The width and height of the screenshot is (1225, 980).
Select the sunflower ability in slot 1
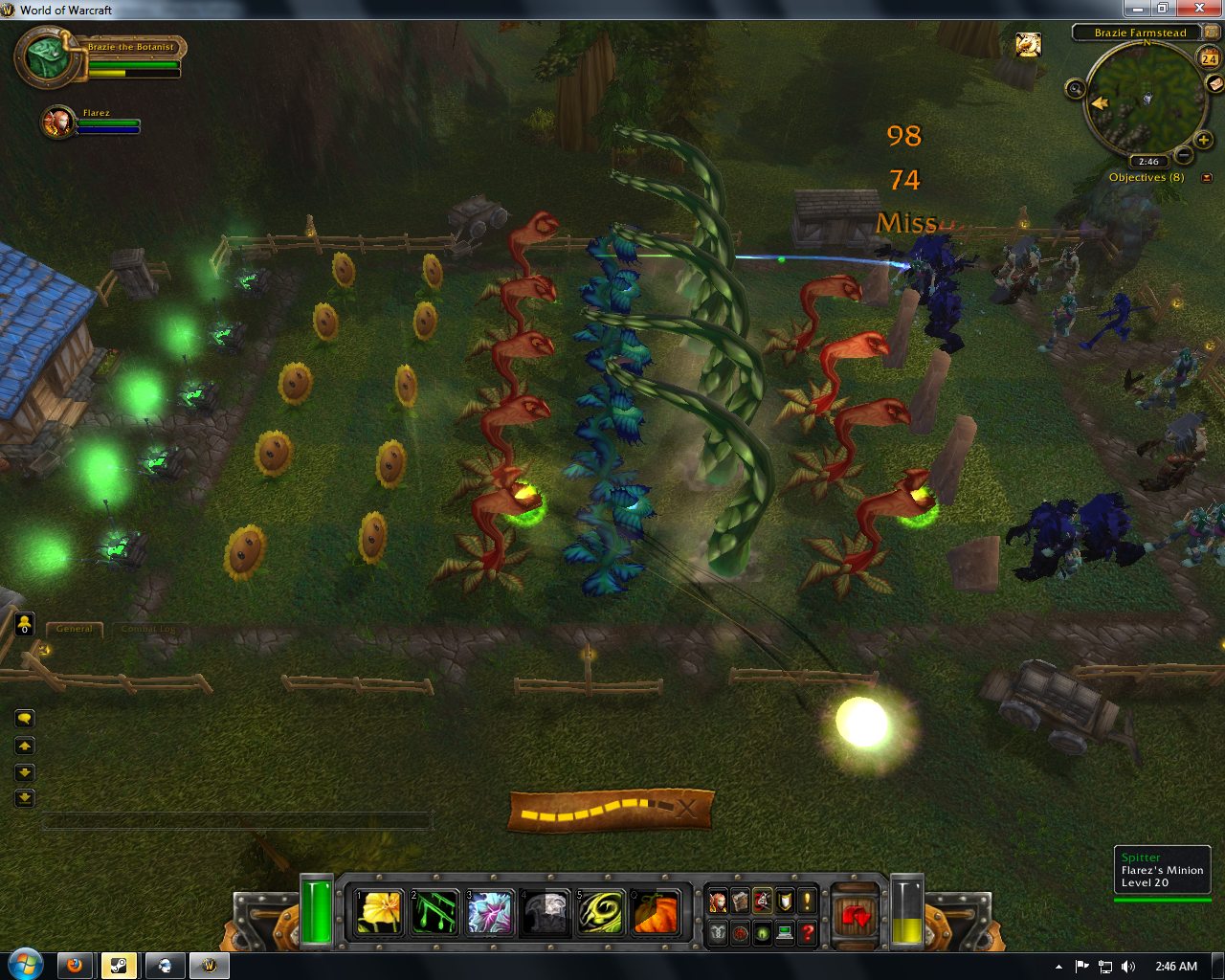(x=379, y=912)
